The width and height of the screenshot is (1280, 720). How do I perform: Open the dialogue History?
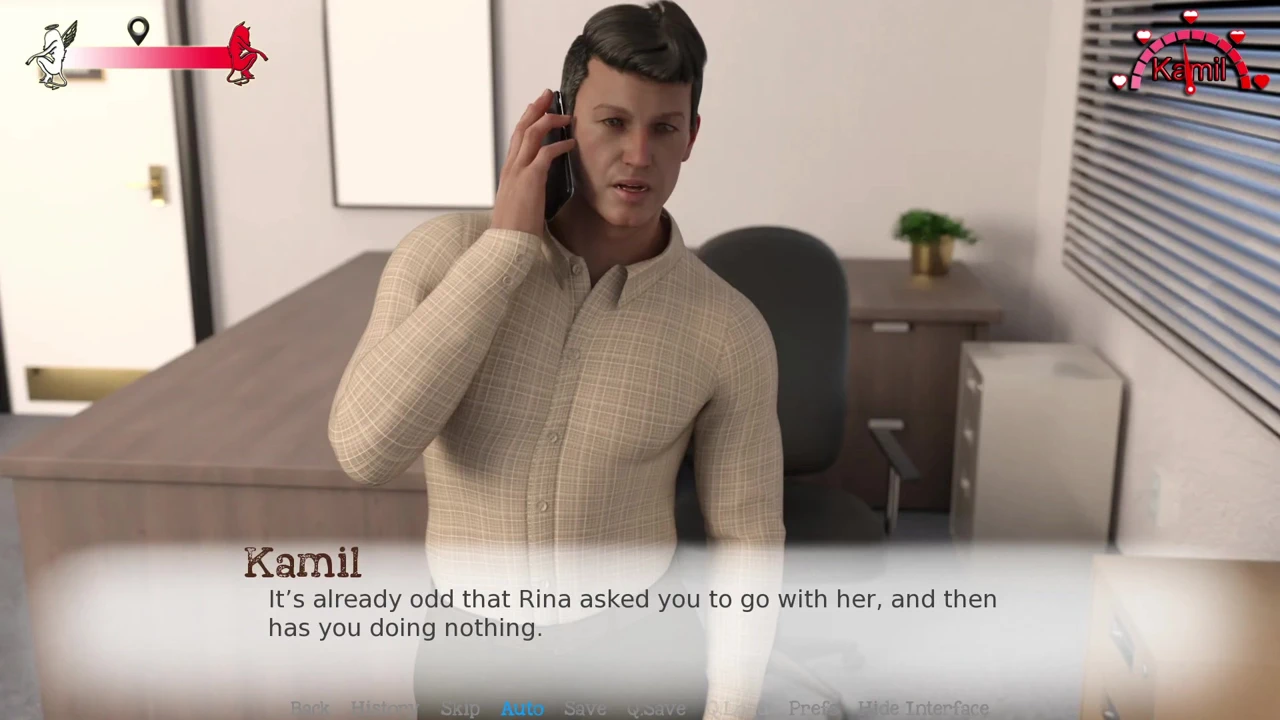pyautogui.click(x=382, y=708)
